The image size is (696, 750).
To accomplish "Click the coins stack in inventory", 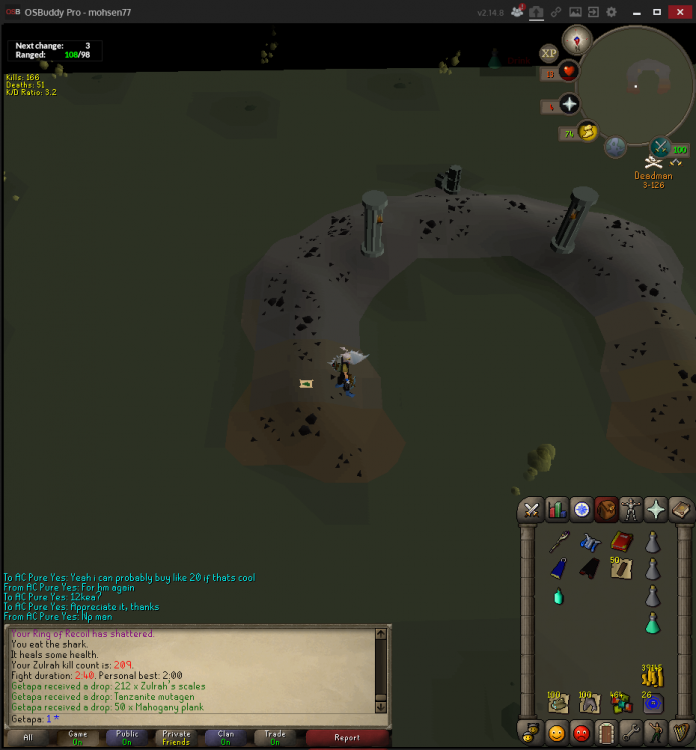I will tap(653, 676).
